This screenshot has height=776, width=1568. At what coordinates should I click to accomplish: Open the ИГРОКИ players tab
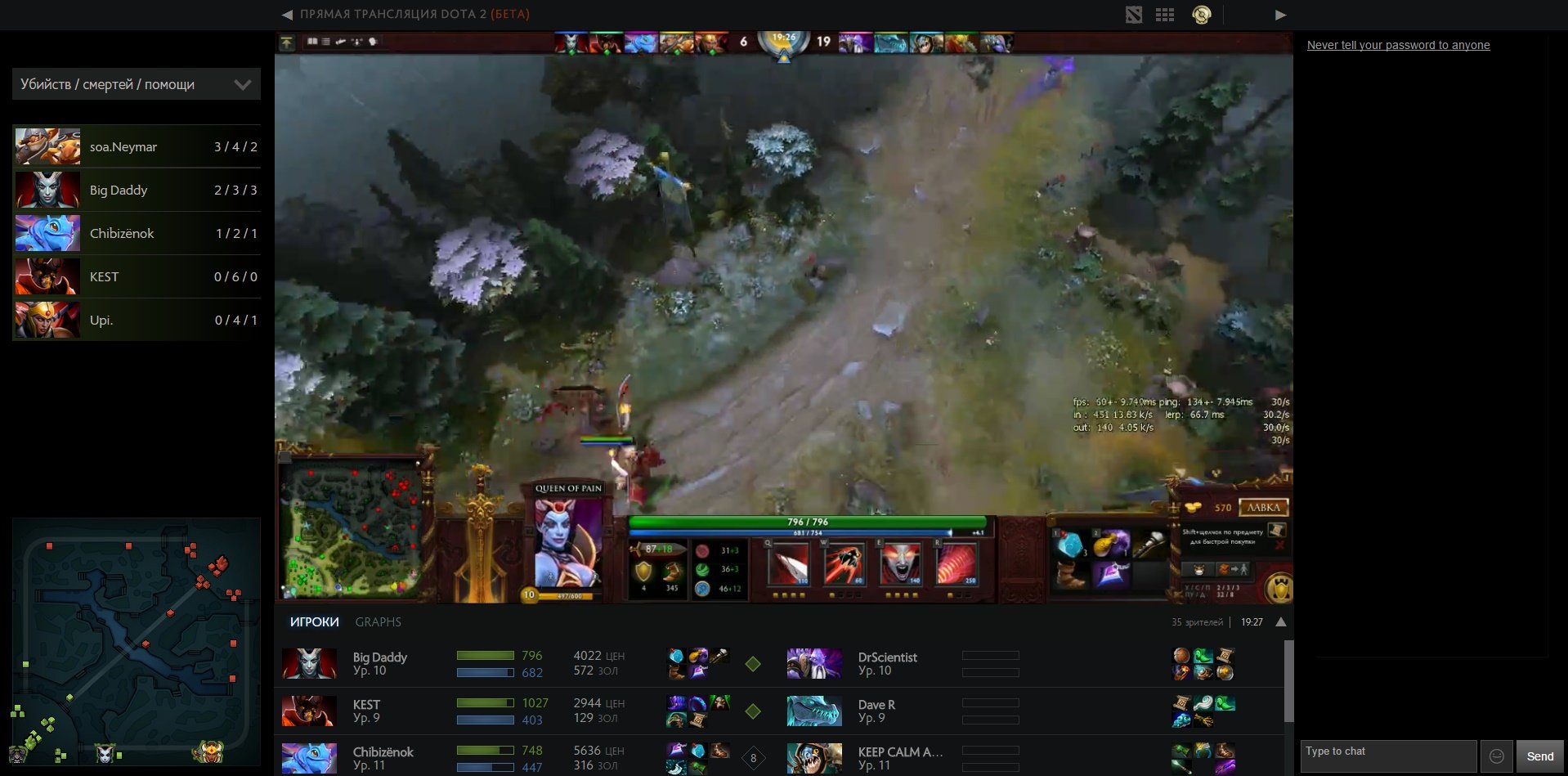pos(314,622)
